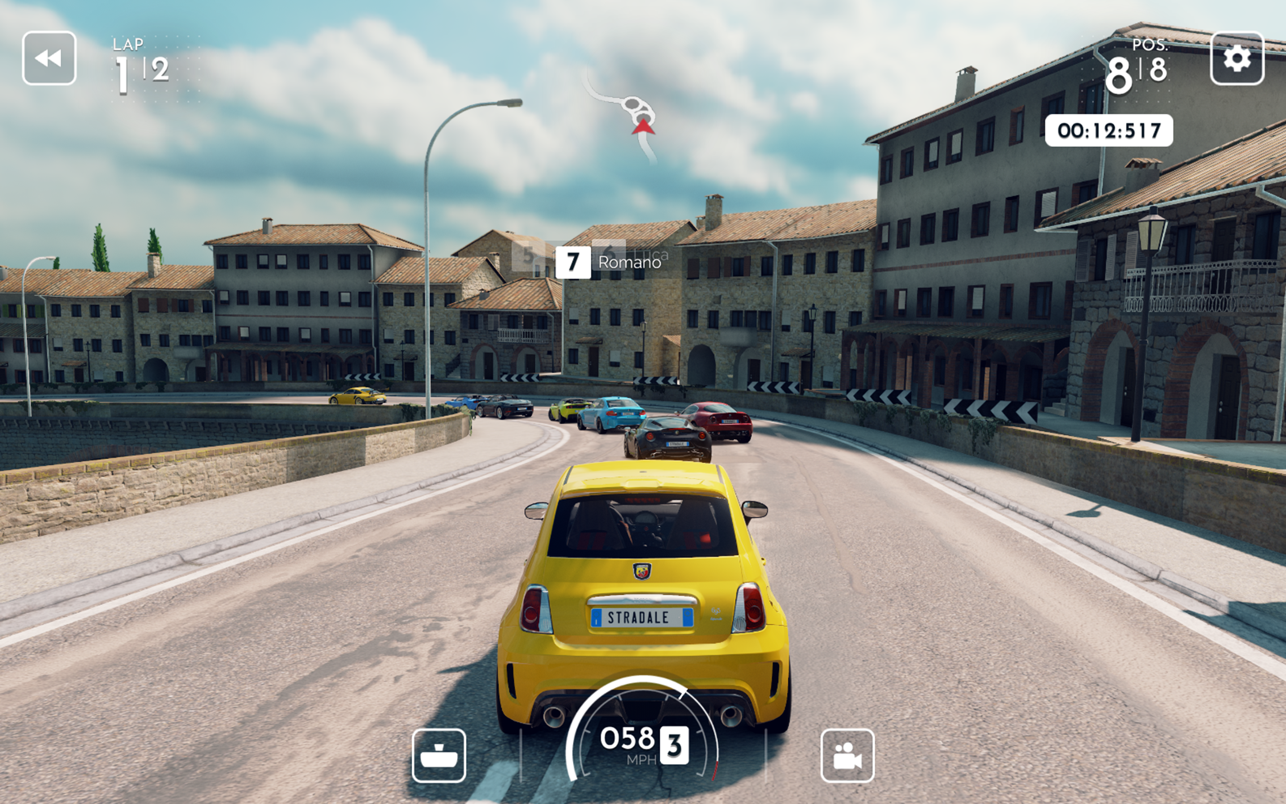Open the settings gear menu
The image size is (1286, 804).
[1236, 58]
